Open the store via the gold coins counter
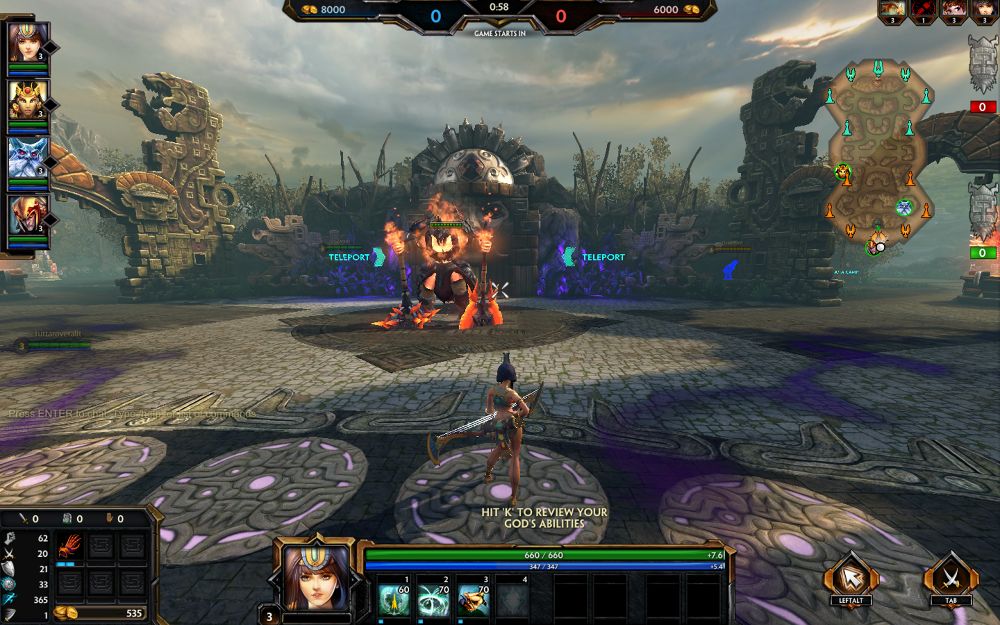The height and width of the screenshot is (625, 1000). click(98, 612)
